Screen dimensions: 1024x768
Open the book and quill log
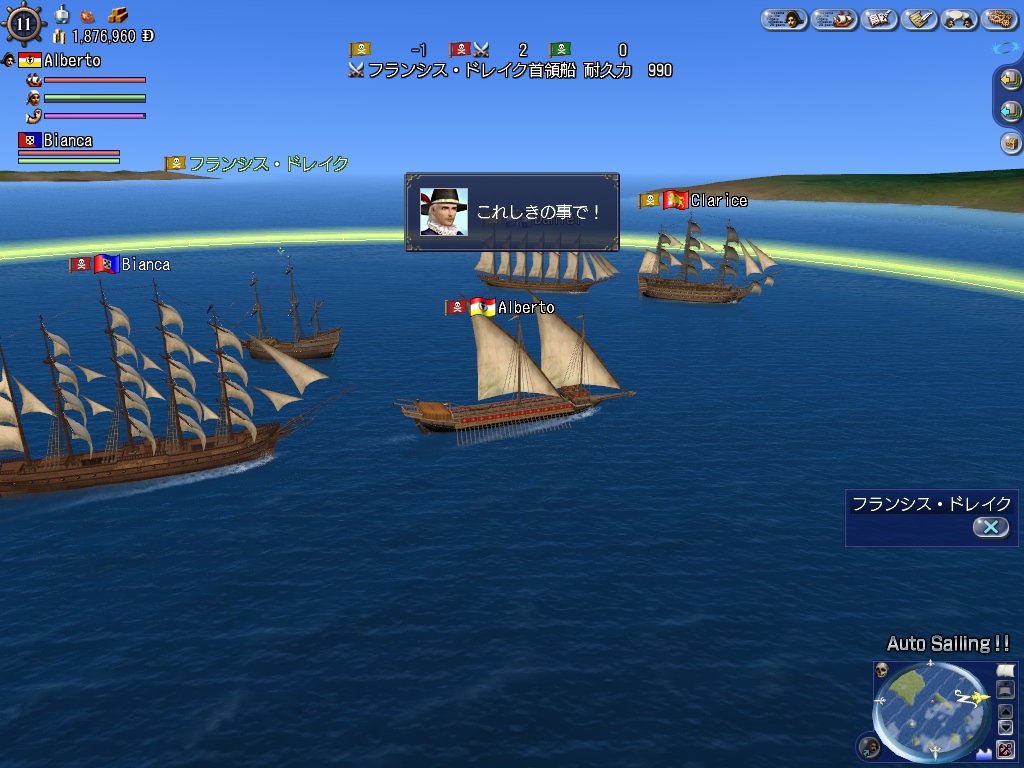tap(879, 19)
